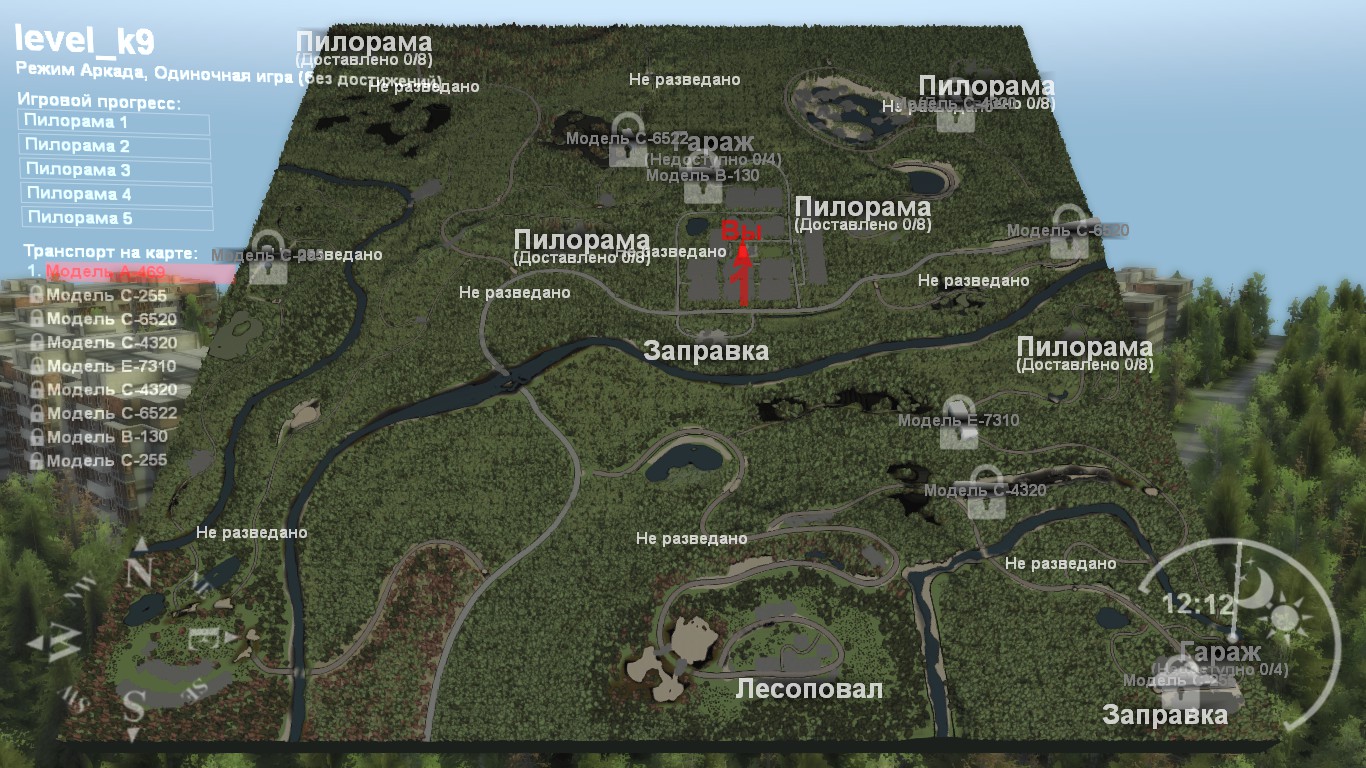Toggle padlock beside Модель С-6520 in transport list

point(37,318)
